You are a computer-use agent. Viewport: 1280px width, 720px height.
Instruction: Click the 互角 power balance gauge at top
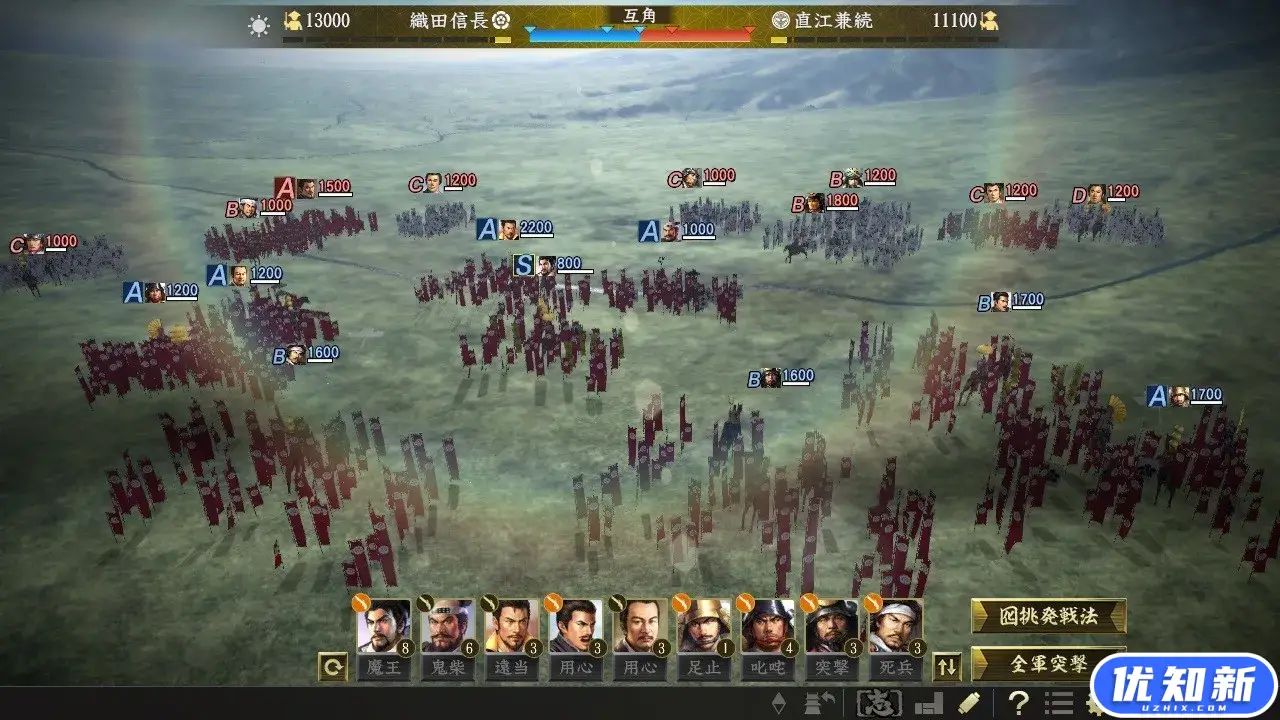640,23
